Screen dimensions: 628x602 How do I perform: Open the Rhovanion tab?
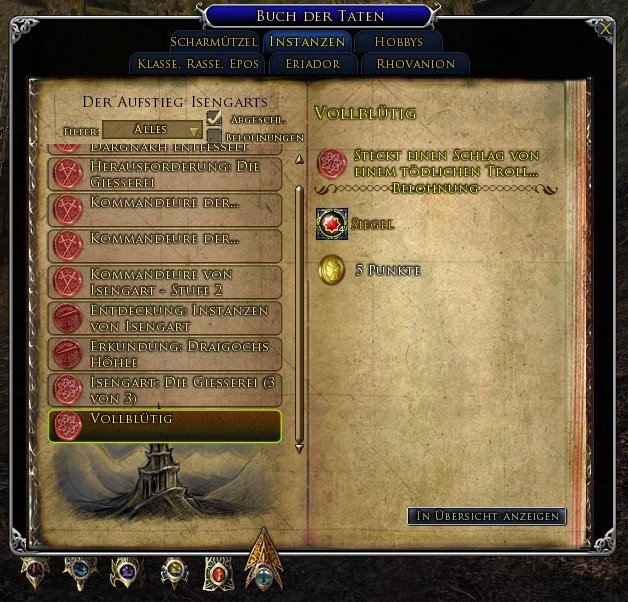(x=415, y=64)
